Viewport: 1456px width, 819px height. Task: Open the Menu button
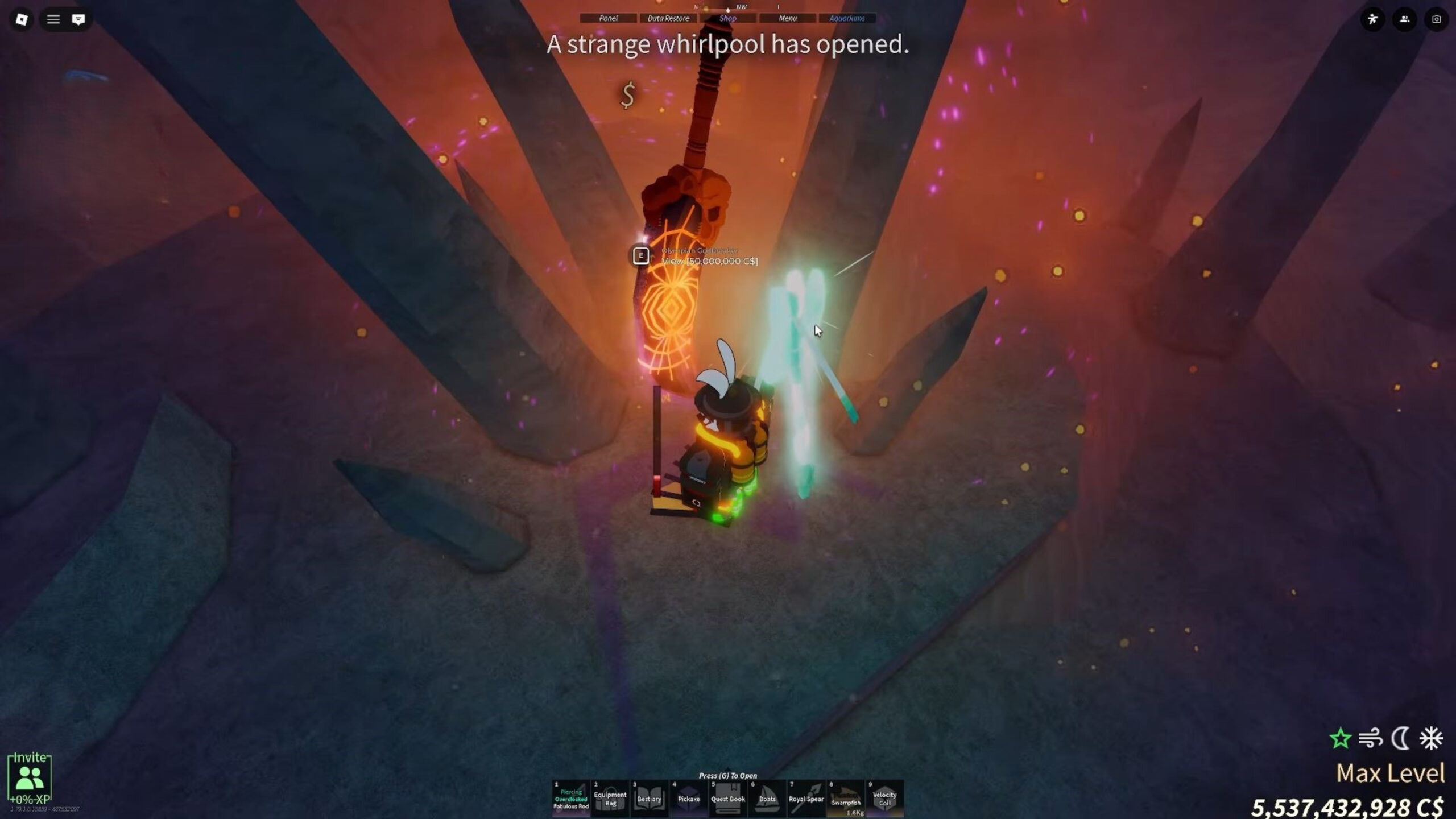[x=788, y=18]
